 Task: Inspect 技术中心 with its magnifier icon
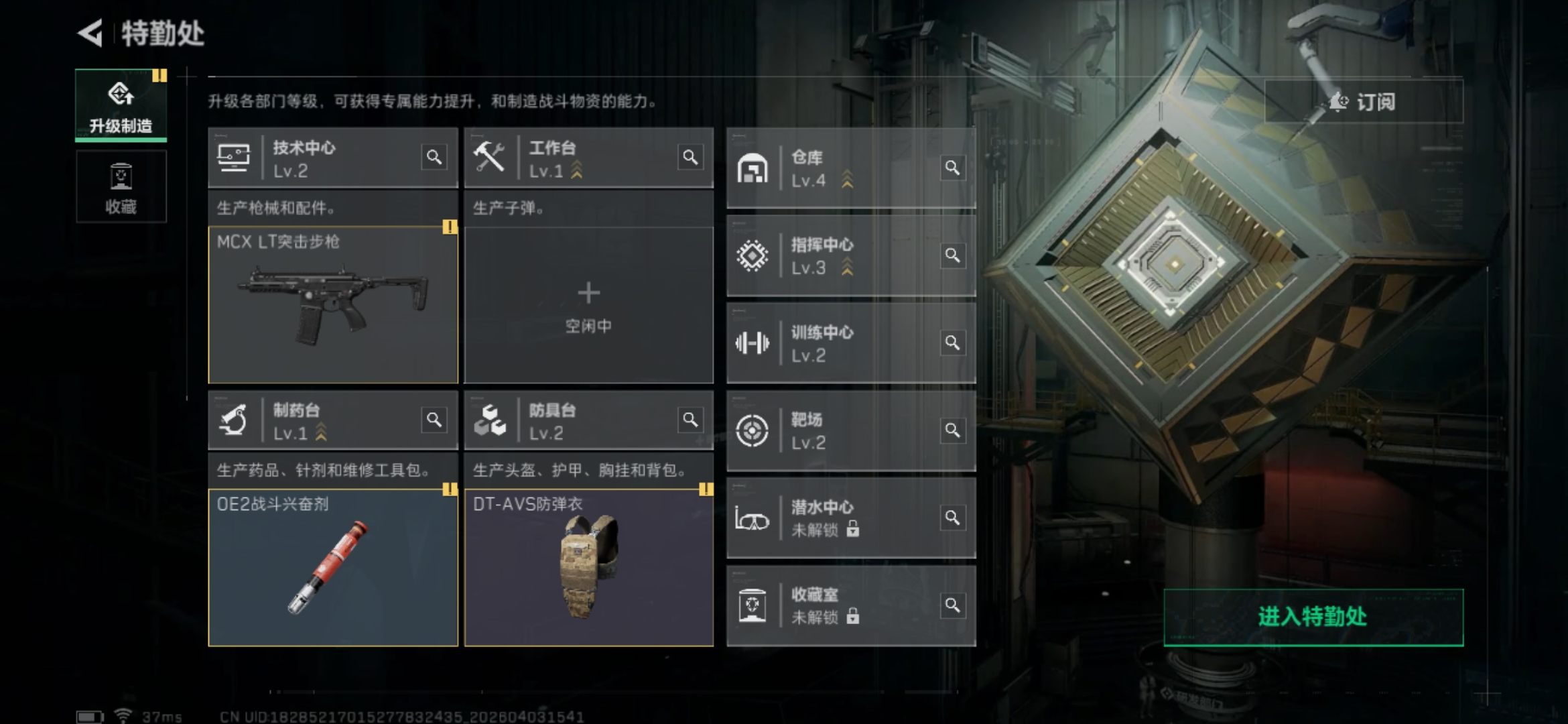click(434, 158)
